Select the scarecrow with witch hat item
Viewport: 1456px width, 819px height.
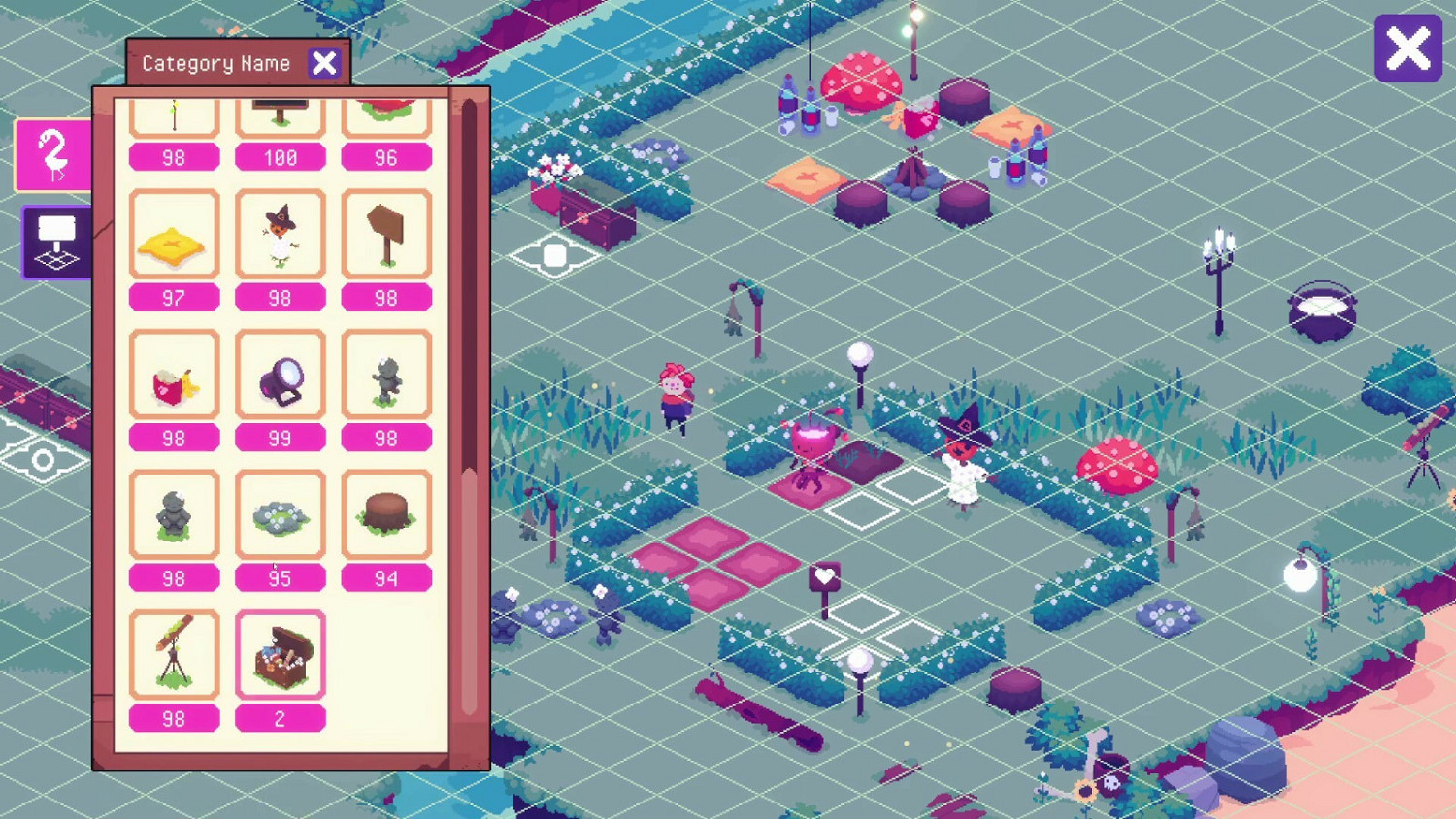pyautogui.click(x=280, y=233)
